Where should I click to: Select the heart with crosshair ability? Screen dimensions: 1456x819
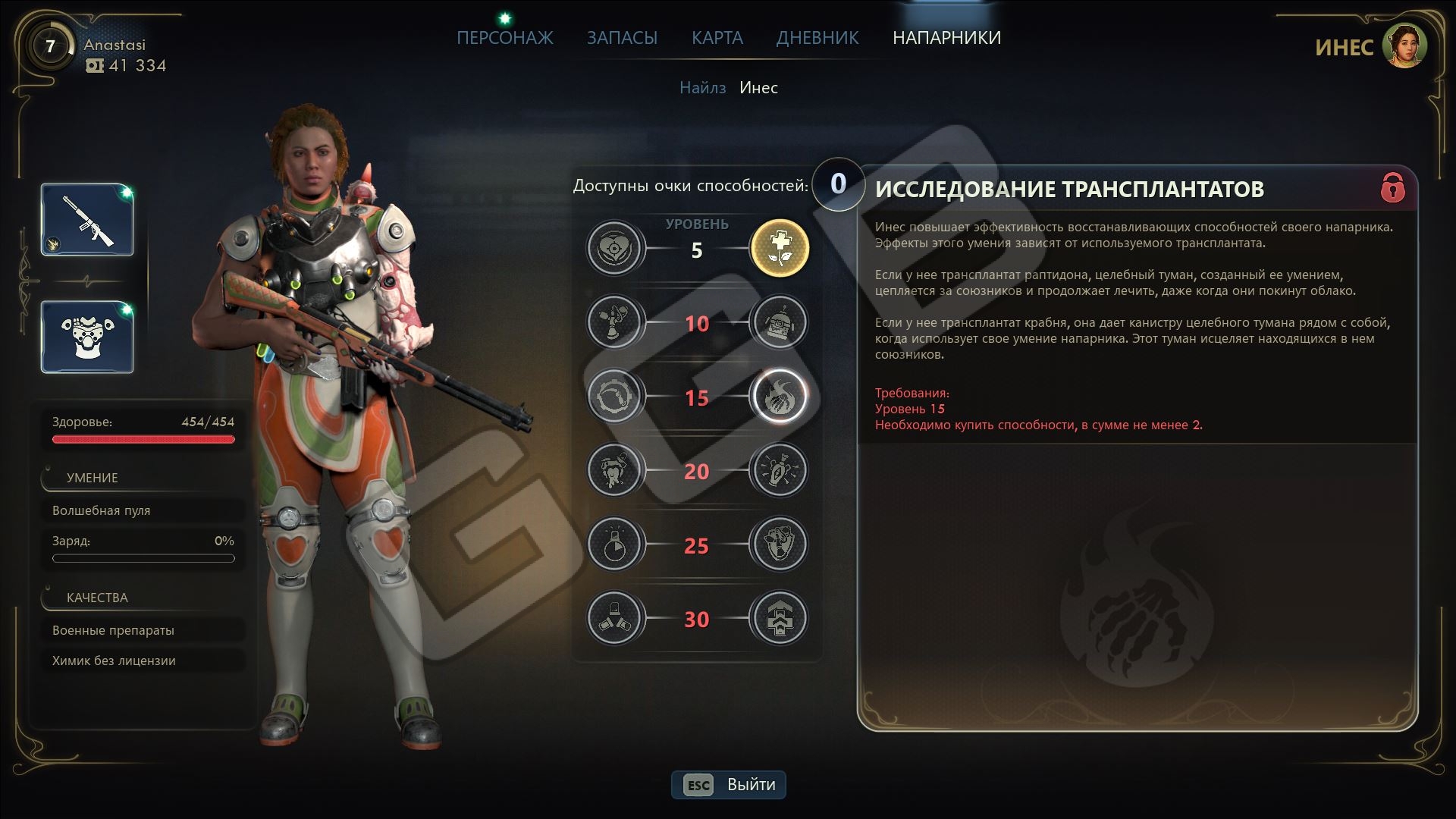tap(615, 249)
